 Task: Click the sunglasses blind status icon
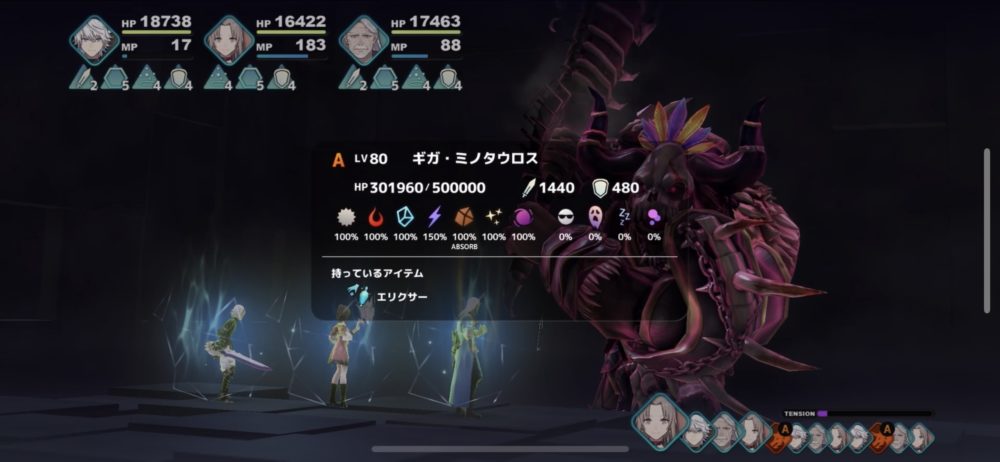(566, 217)
